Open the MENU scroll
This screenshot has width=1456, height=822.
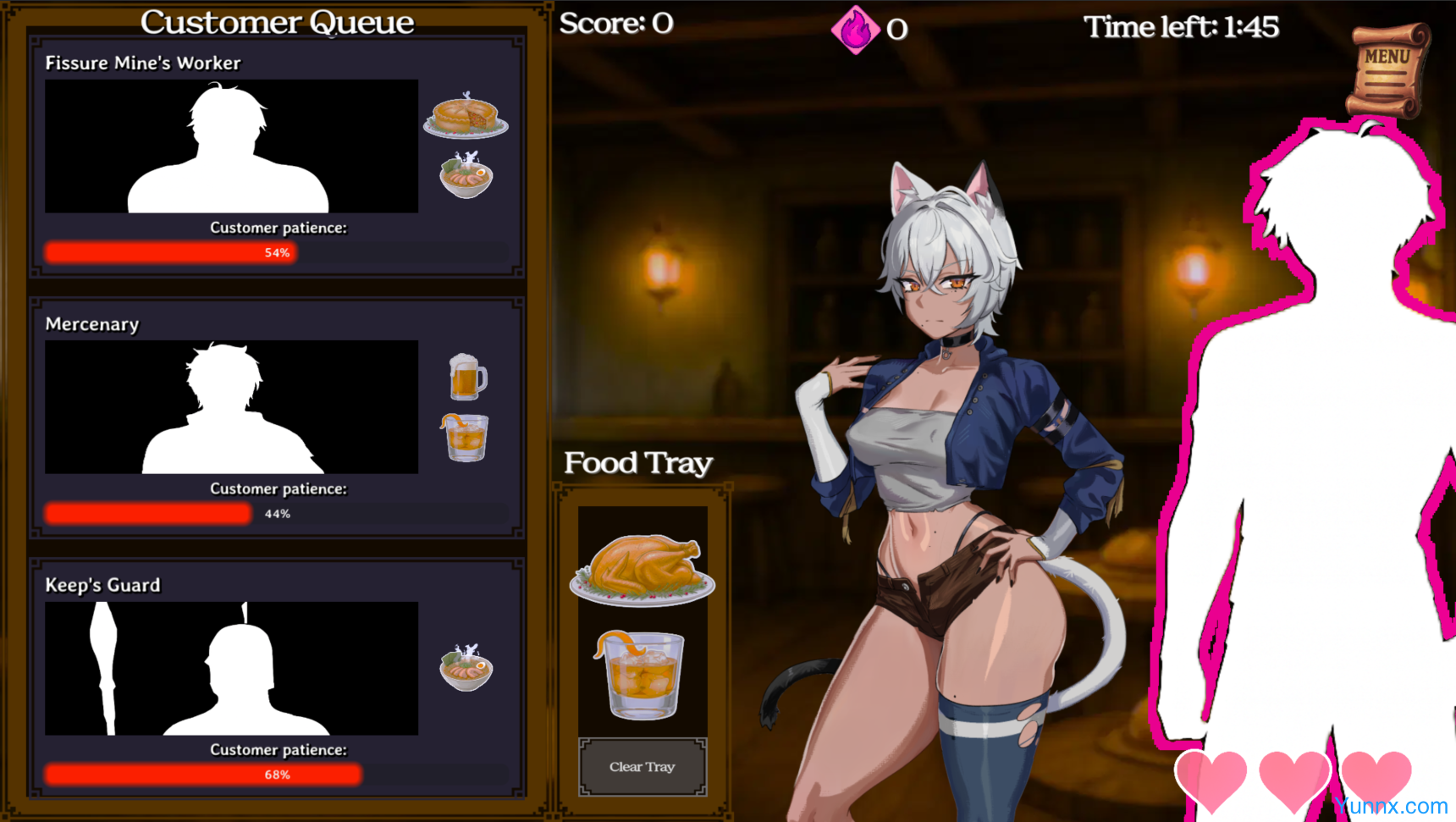1388,69
